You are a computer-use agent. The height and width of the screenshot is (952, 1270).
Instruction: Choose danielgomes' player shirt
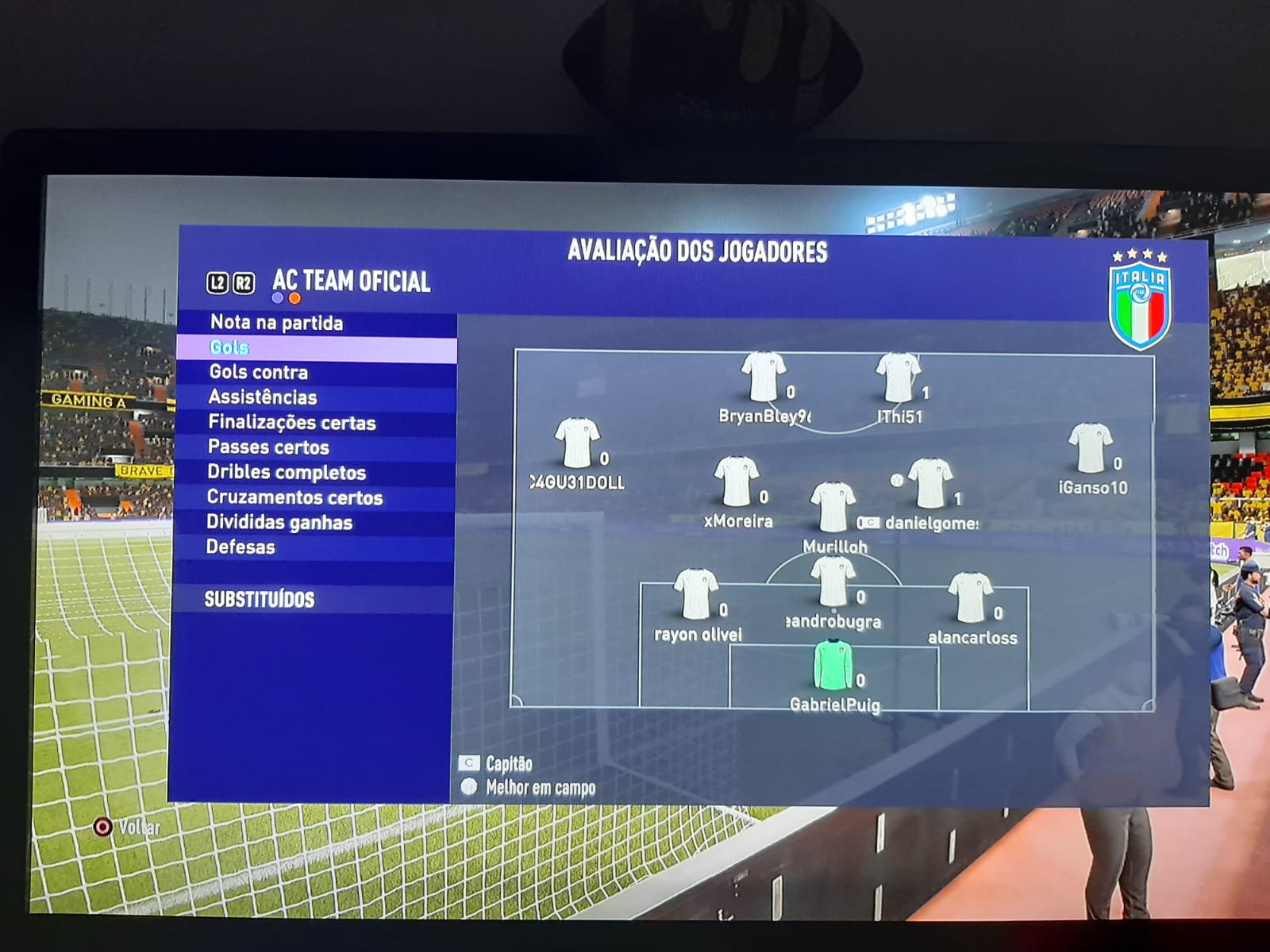click(x=929, y=483)
